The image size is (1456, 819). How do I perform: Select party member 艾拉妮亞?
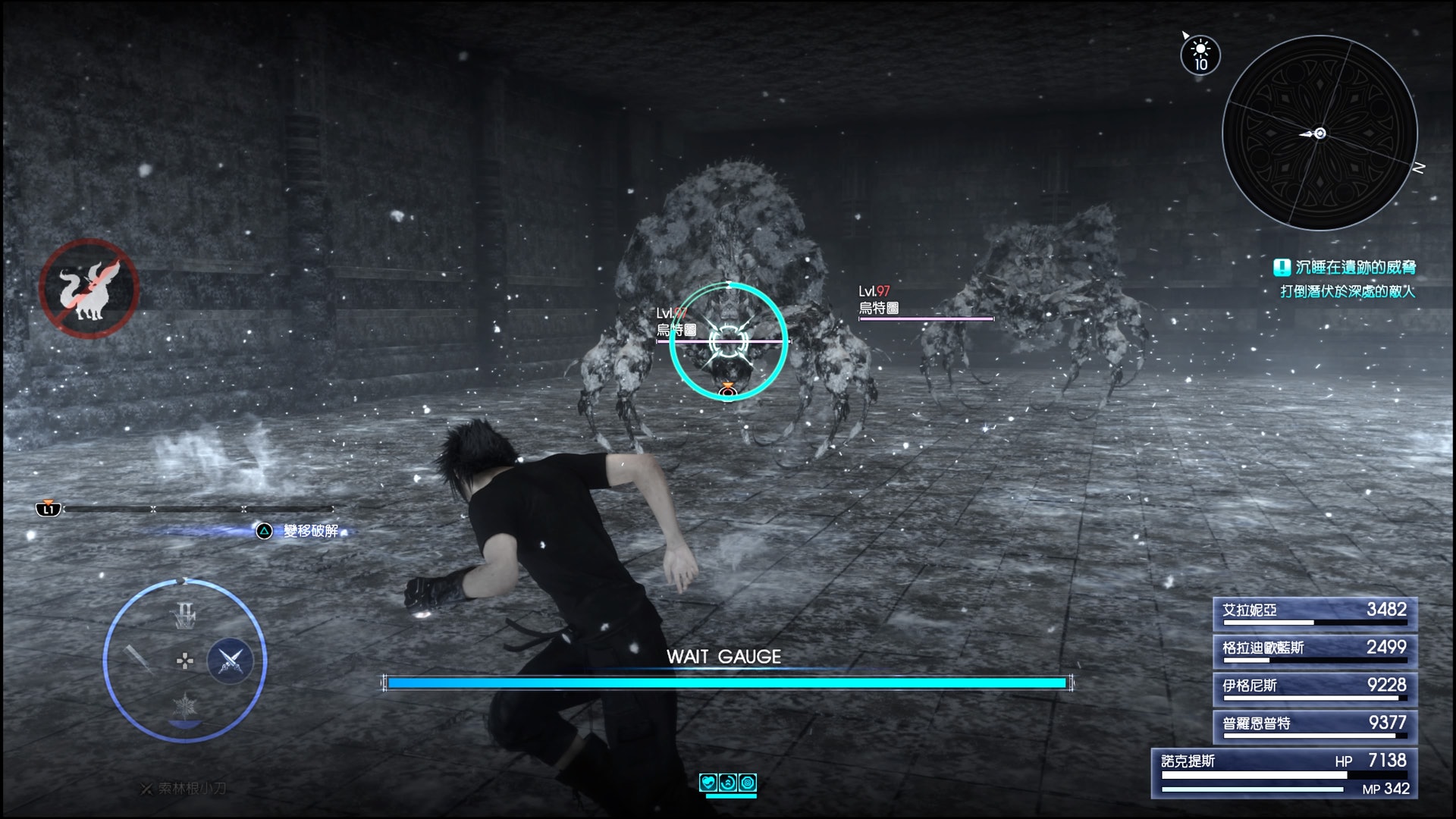[1314, 612]
